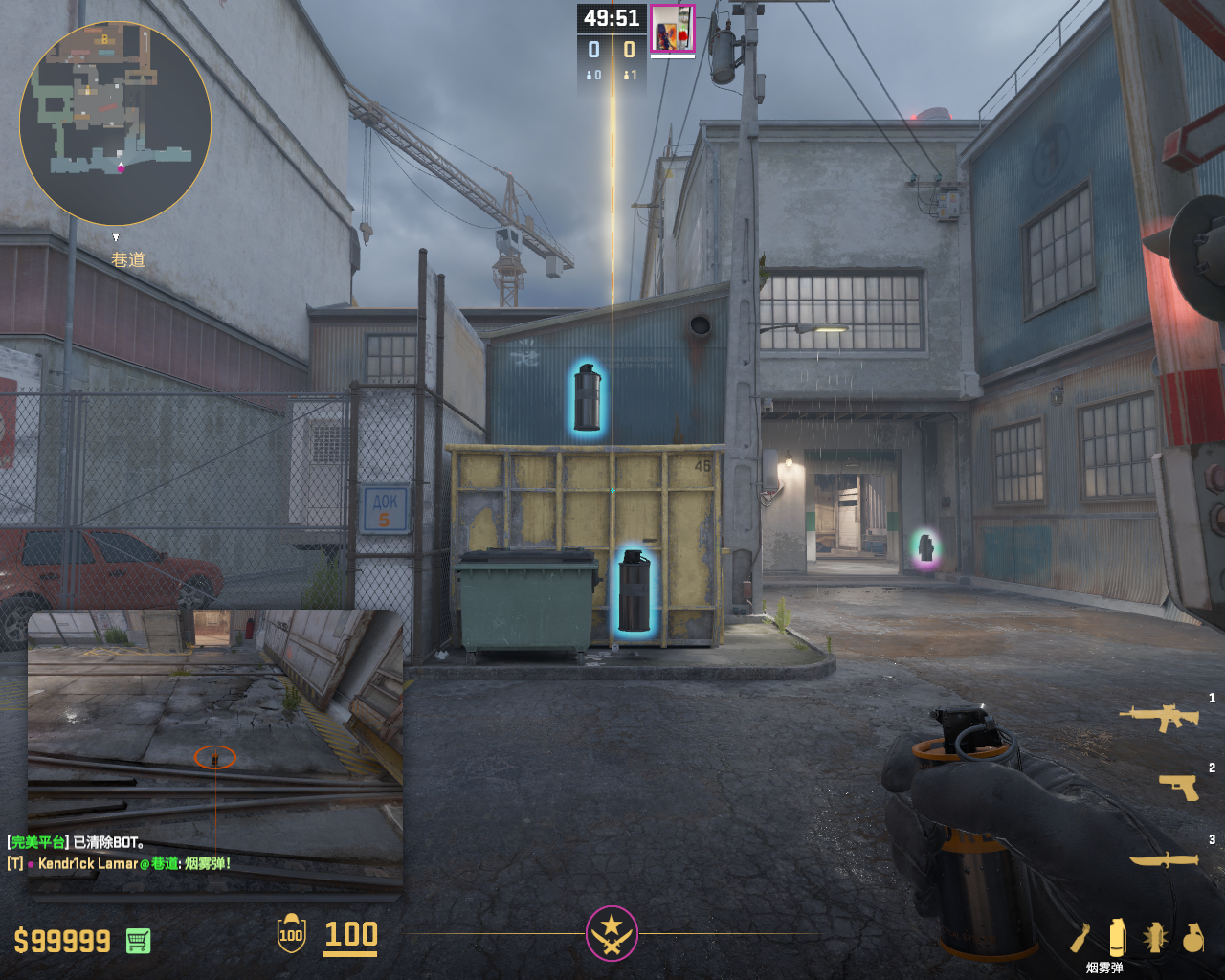Switch to the pistol in slot 2

(x=1178, y=787)
